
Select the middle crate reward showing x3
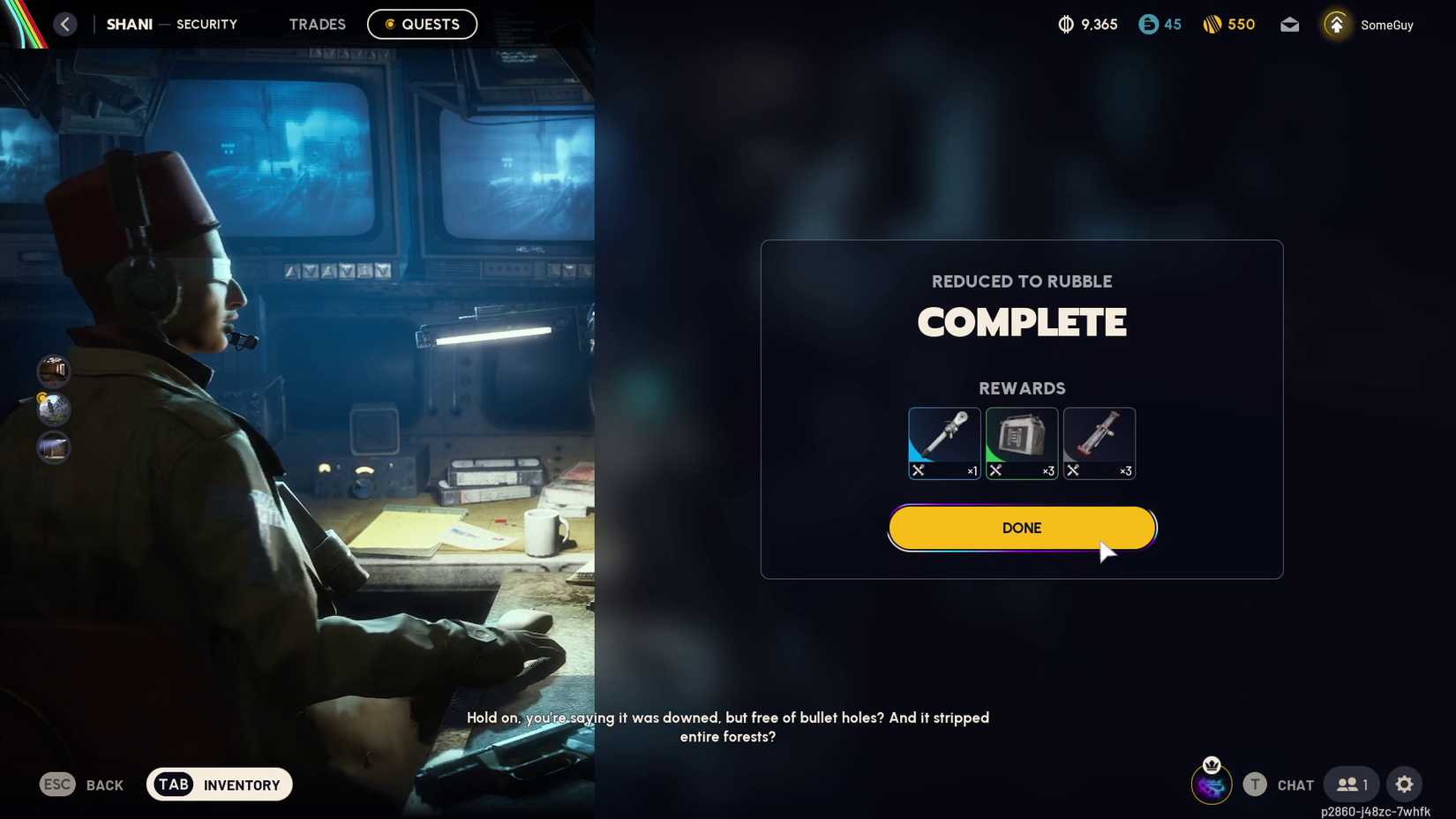click(x=1021, y=441)
